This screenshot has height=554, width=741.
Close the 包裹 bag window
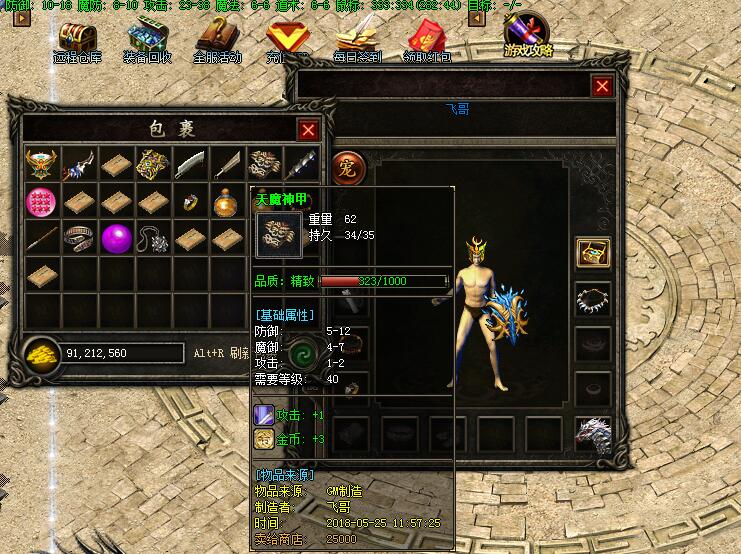[x=308, y=129]
